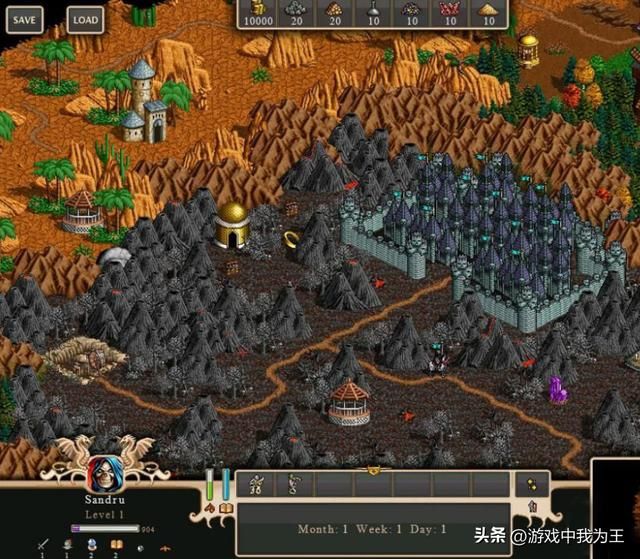Select the second army creature slot
The width and height of the screenshot is (640, 559).
[294, 484]
